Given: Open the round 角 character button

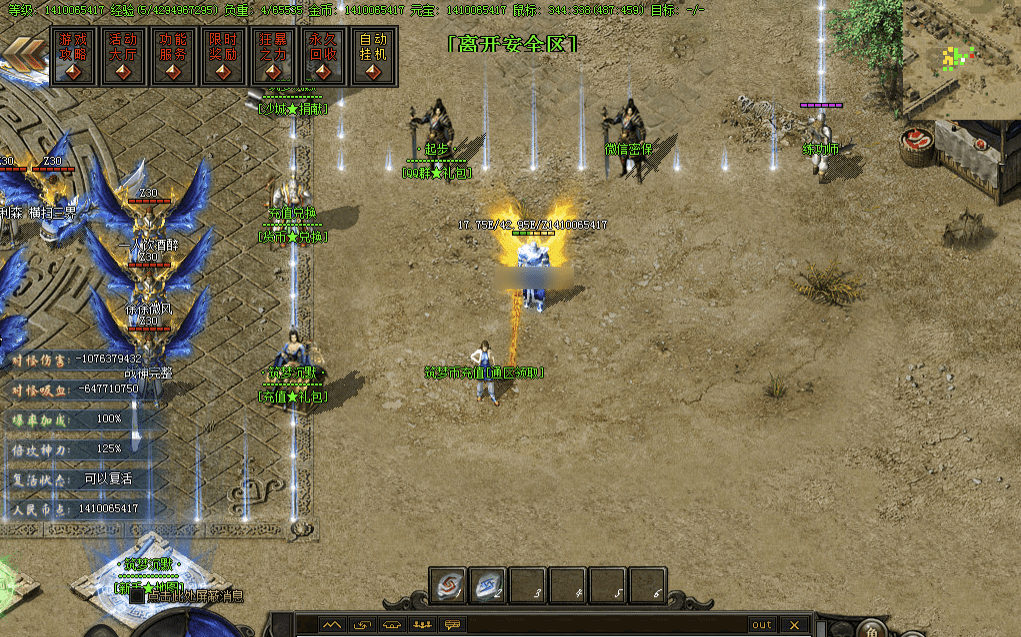Looking at the screenshot, I should pyautogui.click(x=872, y=630).
